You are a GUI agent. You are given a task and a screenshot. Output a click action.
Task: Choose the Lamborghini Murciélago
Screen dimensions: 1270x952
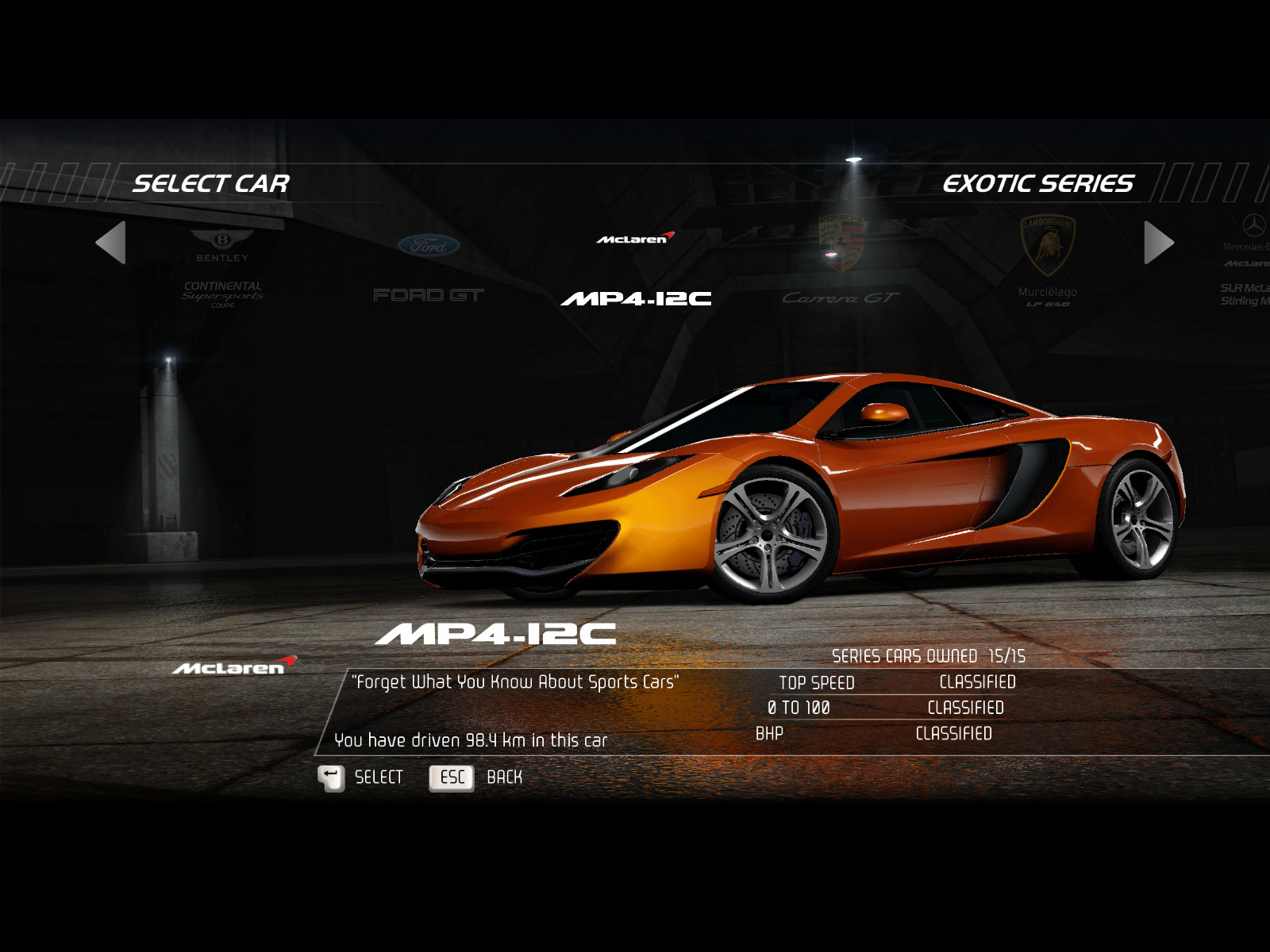1048,263
